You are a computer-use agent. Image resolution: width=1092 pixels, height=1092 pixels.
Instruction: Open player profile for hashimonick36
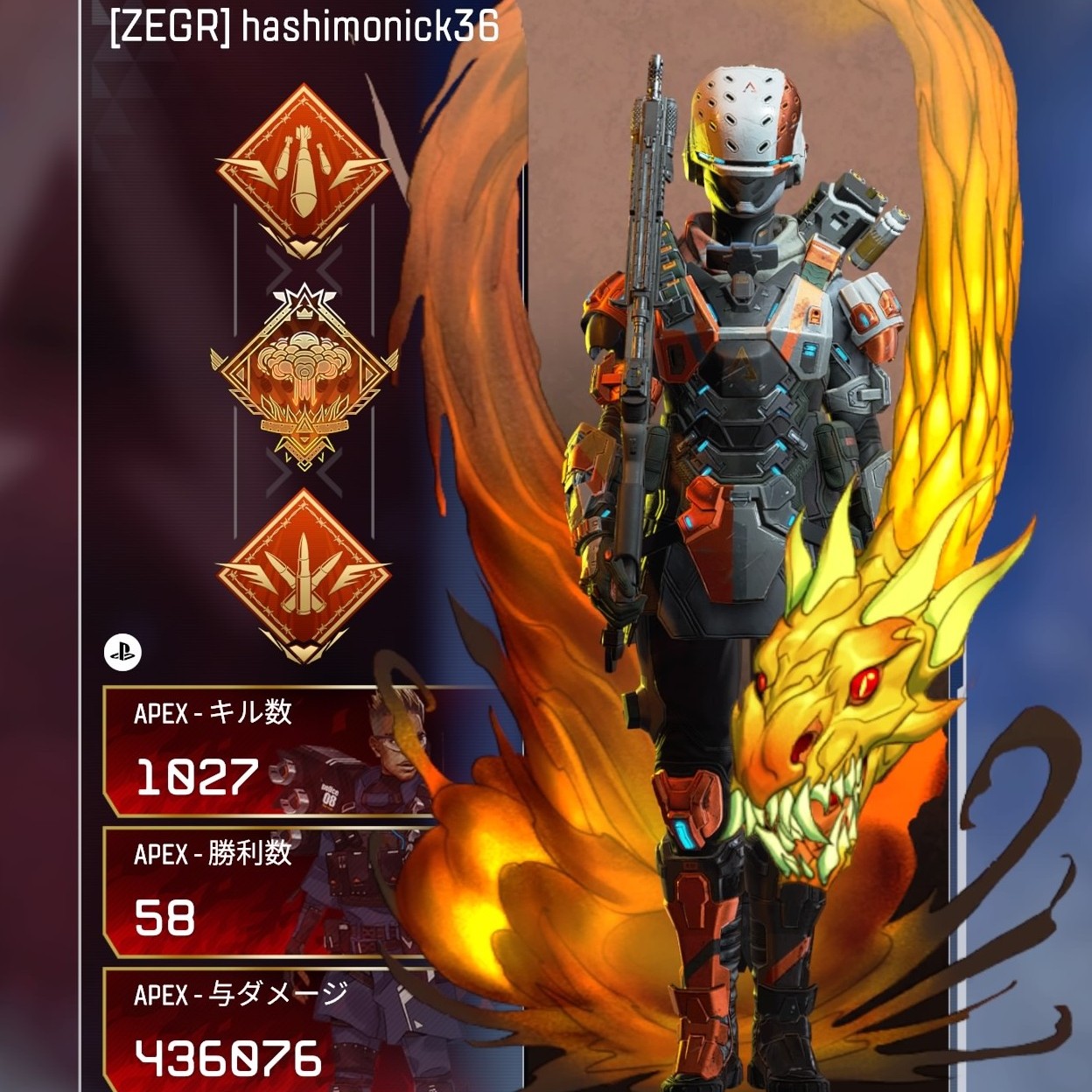pos(304,27)
